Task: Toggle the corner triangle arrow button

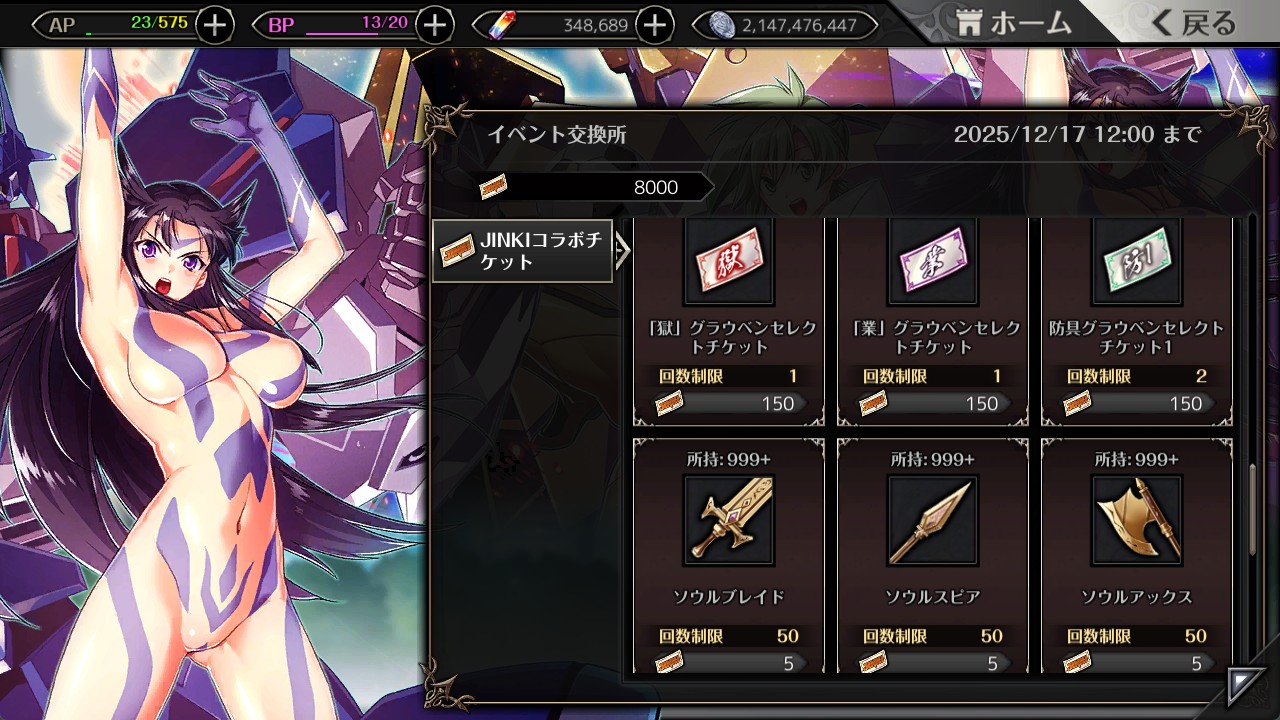Action: coord(1246,687)
